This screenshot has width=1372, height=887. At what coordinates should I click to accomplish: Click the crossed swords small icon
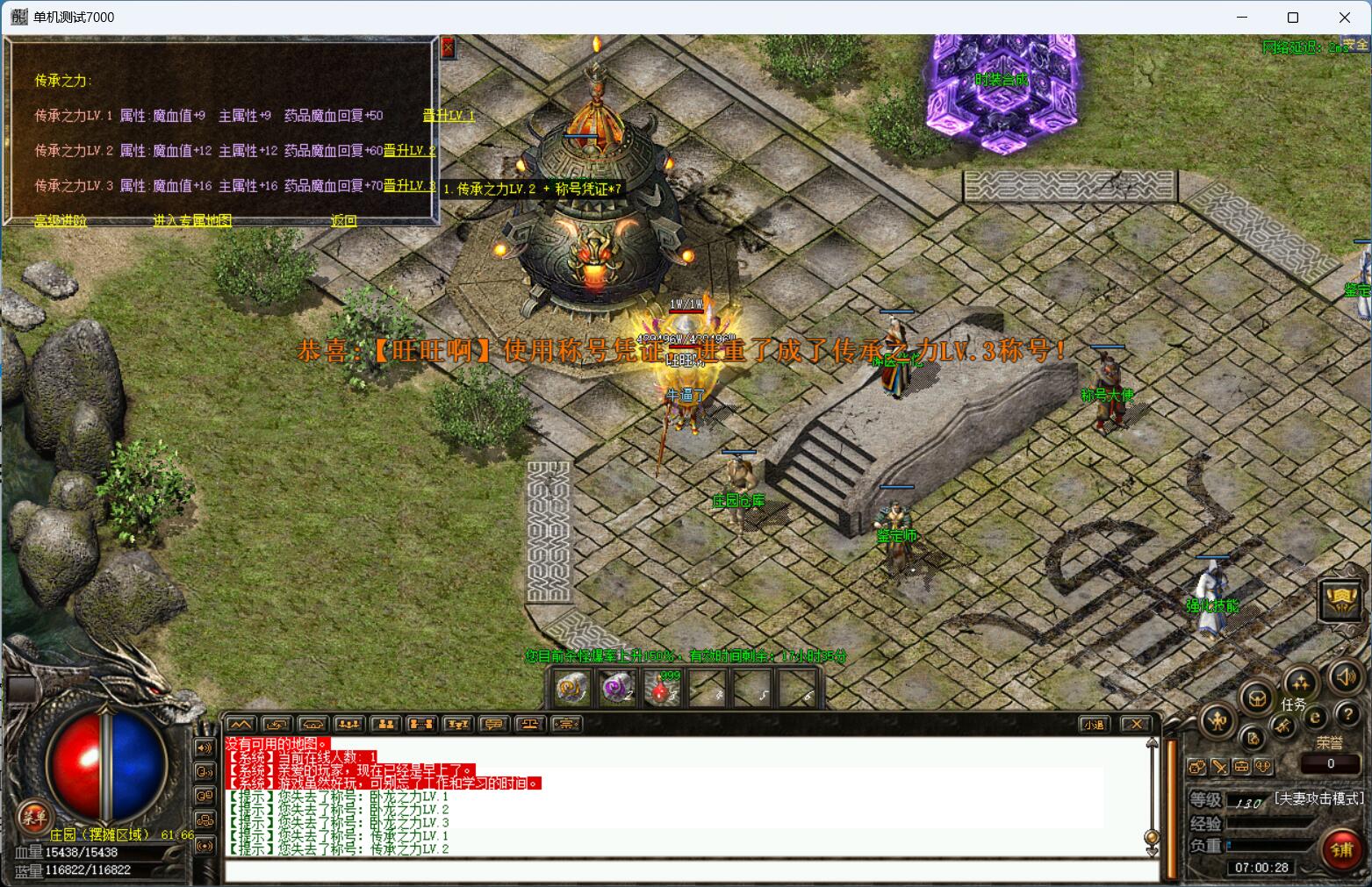(x=1219, y=768)
